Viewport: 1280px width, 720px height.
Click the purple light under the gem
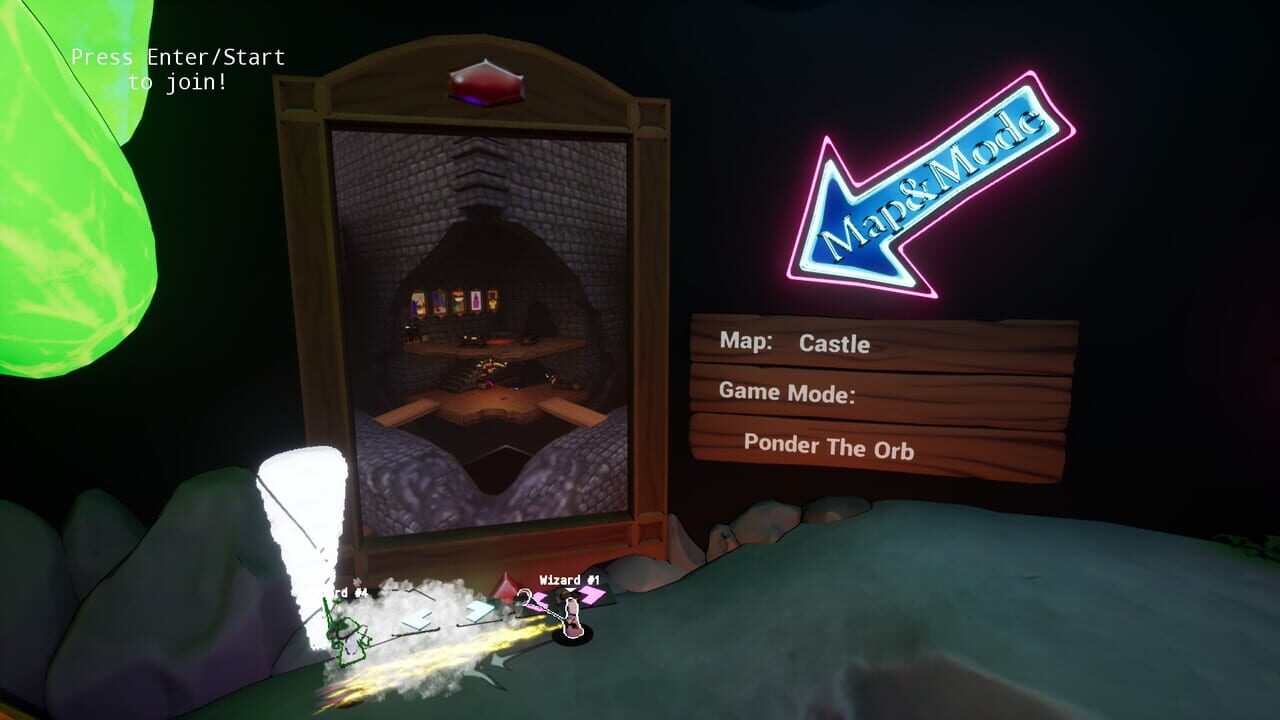[x=472, y=100]
